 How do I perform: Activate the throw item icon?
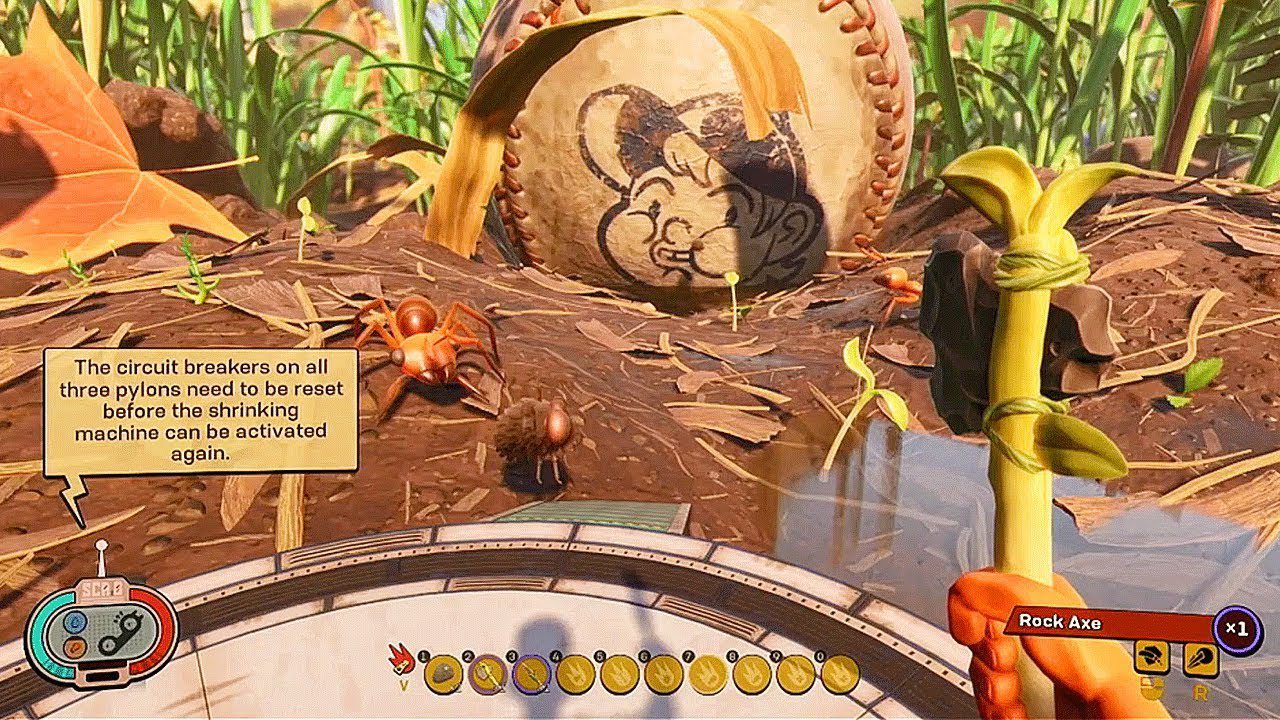1201,657
